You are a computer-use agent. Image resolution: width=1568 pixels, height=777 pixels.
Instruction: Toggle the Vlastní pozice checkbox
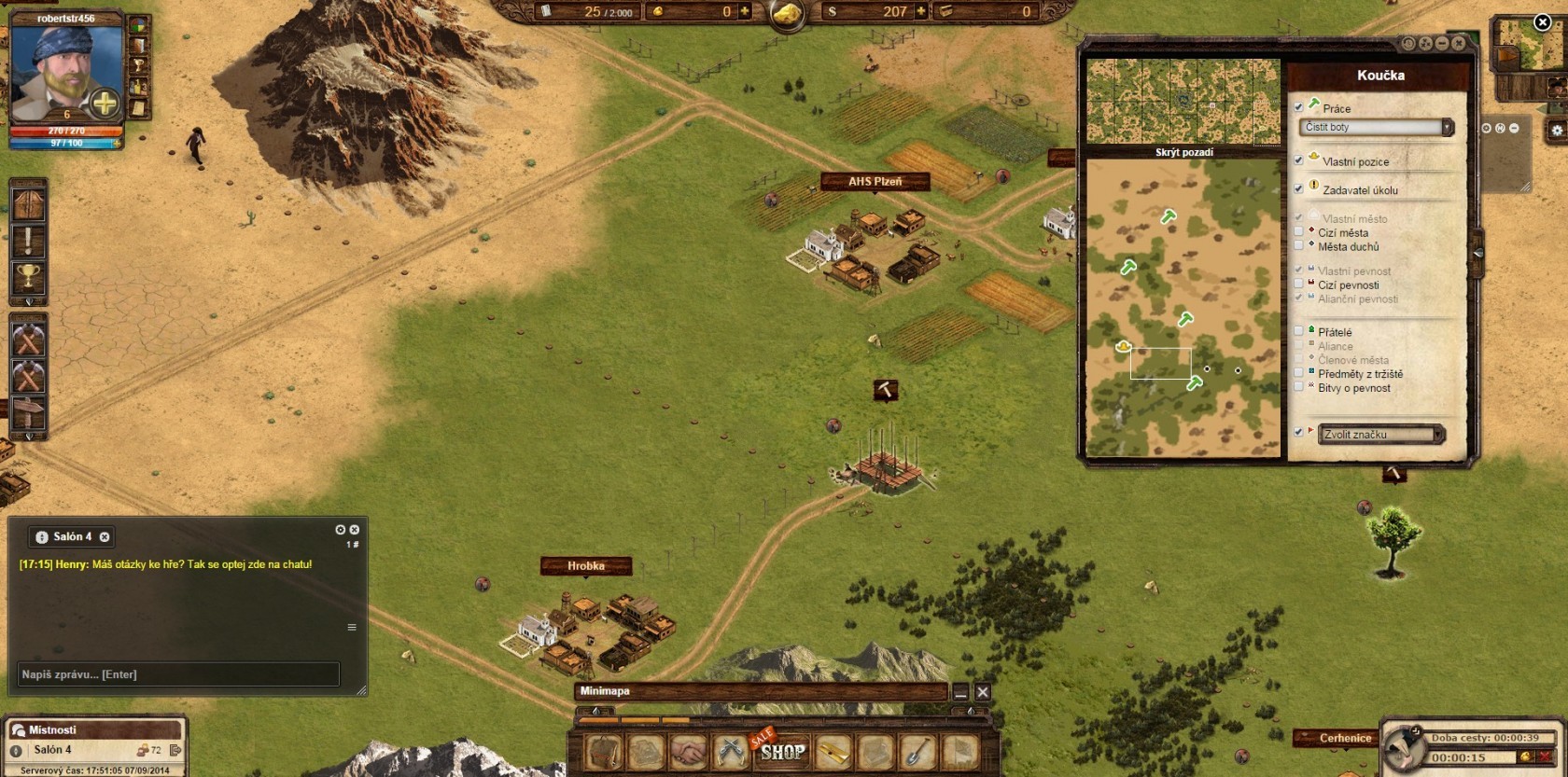coord(1298,160)
